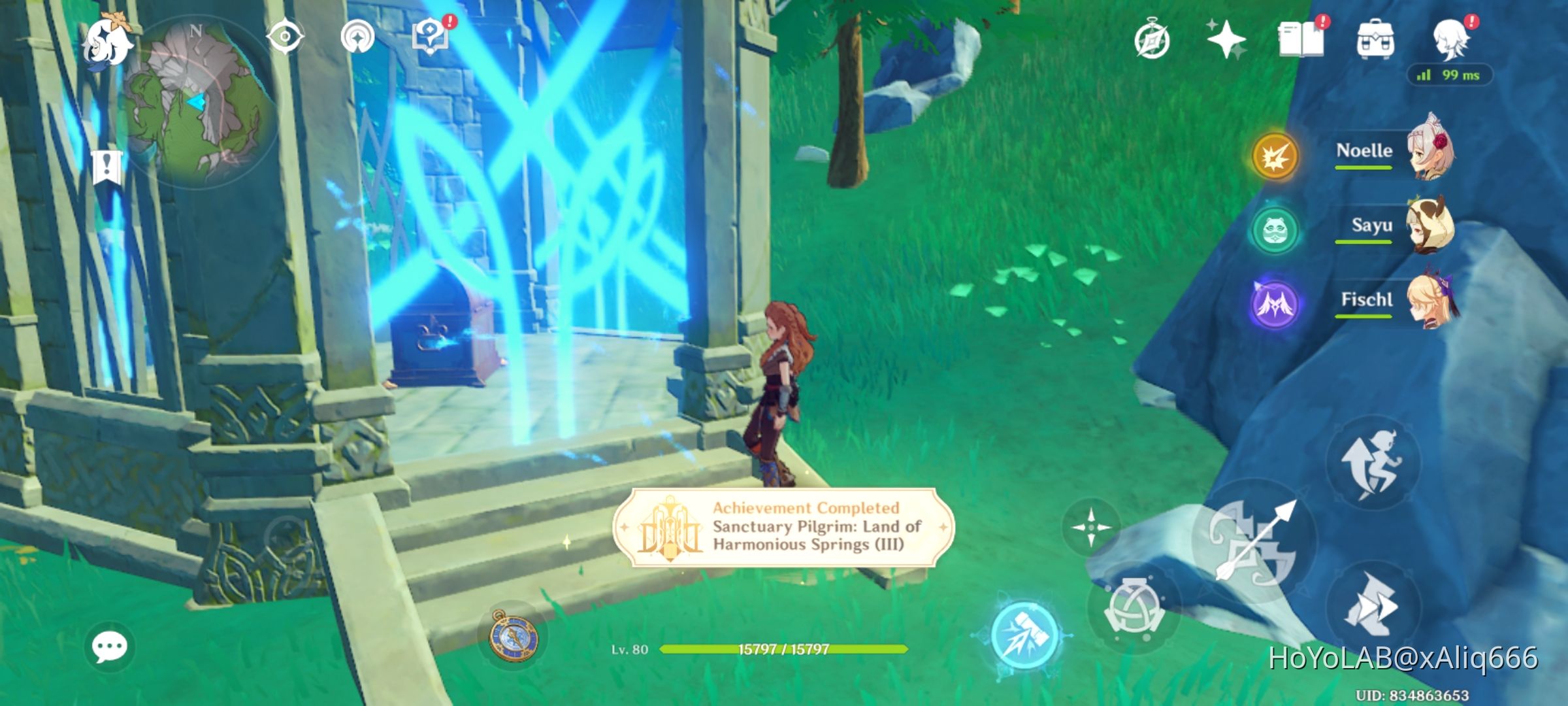Open the Events overview compass icon
This screenshot has width=1568, height=706.
click(x=1152, y=39)
